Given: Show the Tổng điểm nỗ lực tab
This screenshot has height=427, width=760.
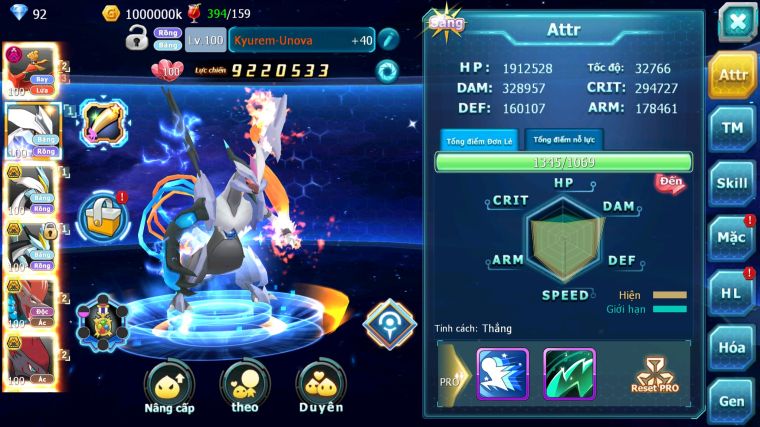Looking at the screenshot, I should (563, 139).
